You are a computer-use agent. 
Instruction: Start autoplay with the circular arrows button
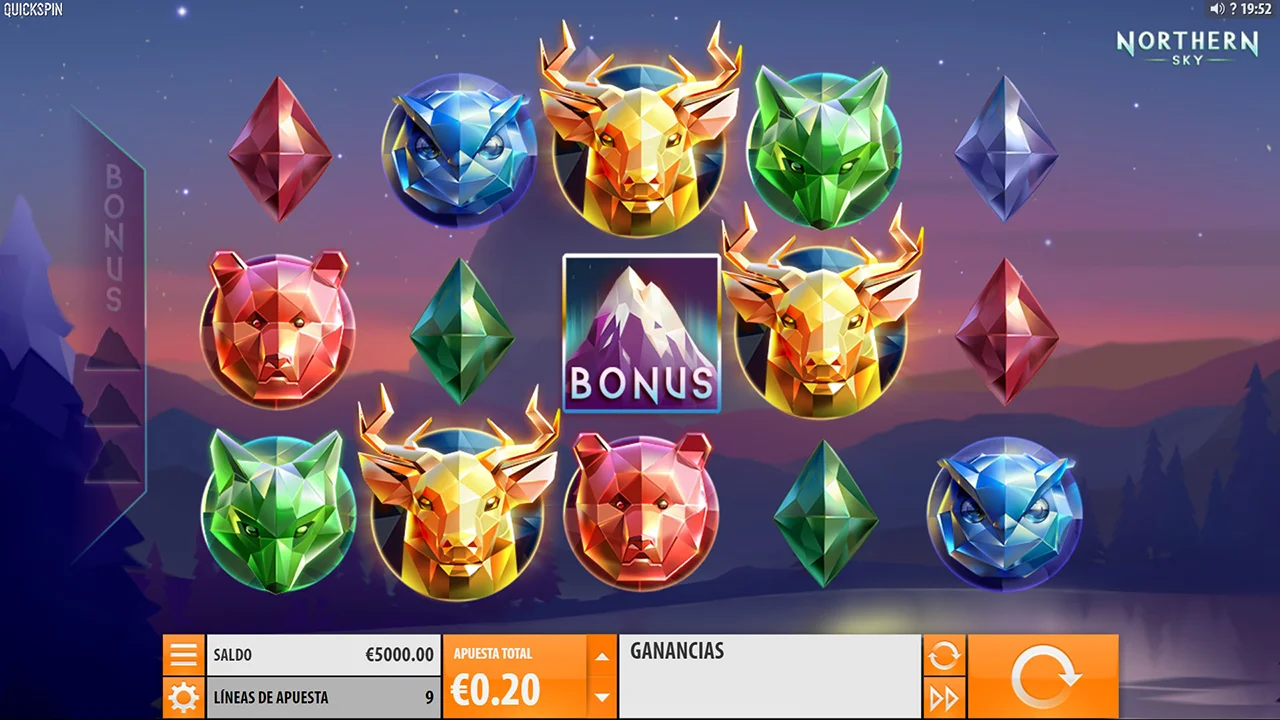944,656
